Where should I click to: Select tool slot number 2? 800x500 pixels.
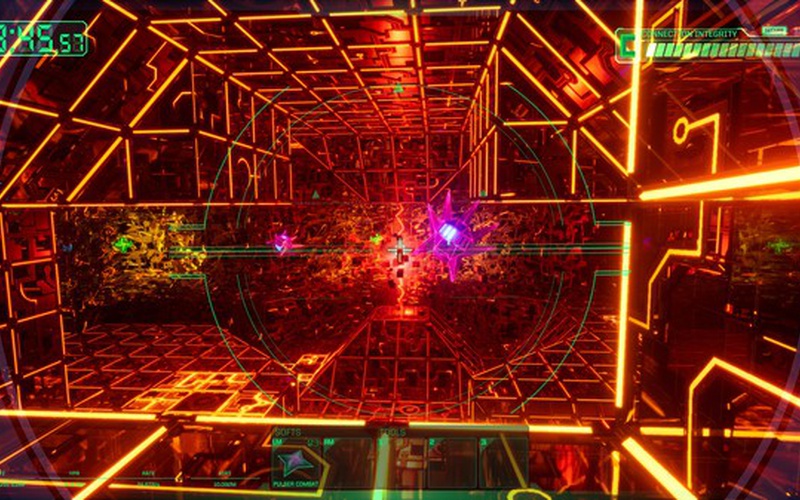coord(449,462)
